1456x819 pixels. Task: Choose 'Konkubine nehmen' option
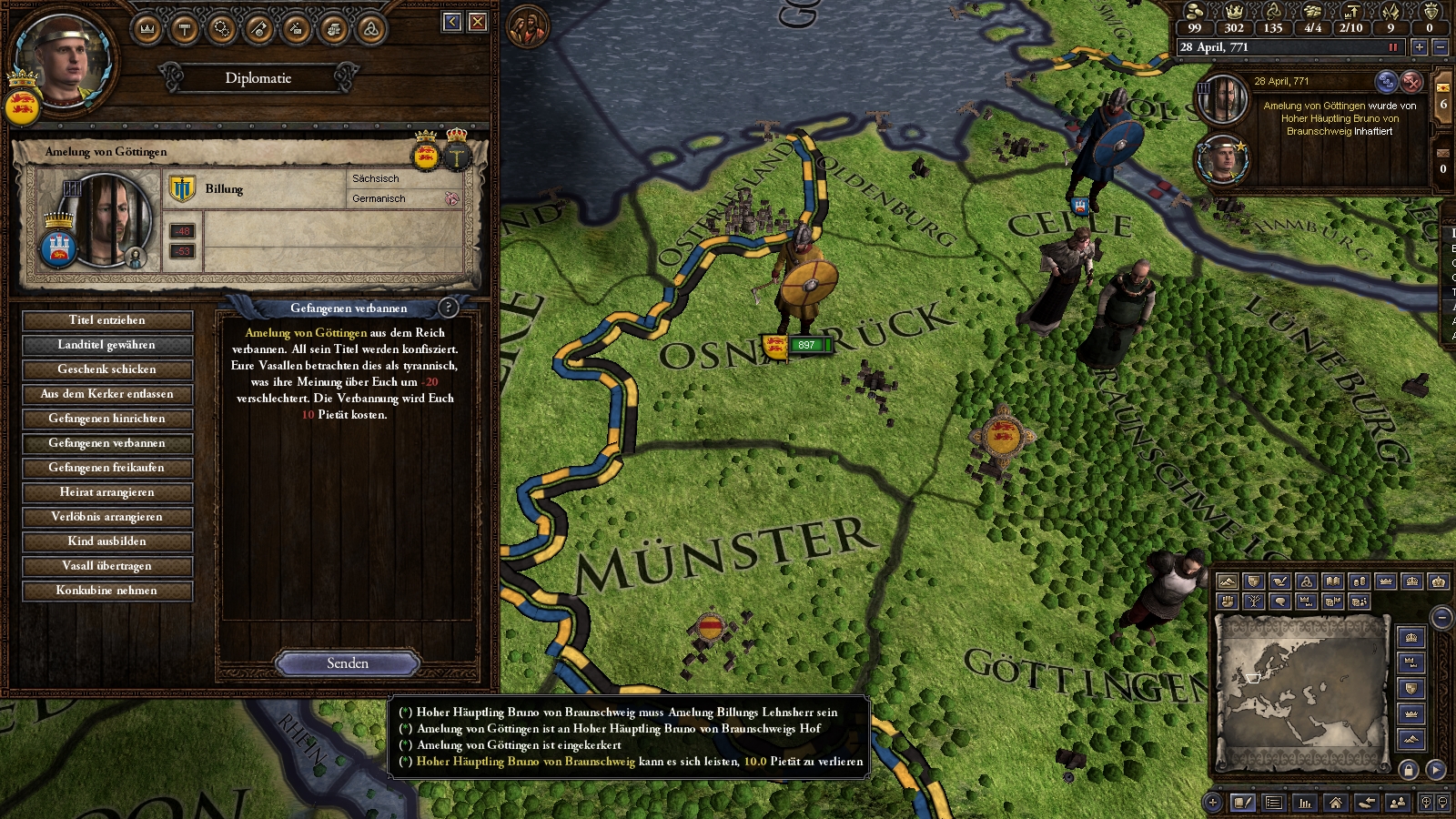[x=107, y=591]
